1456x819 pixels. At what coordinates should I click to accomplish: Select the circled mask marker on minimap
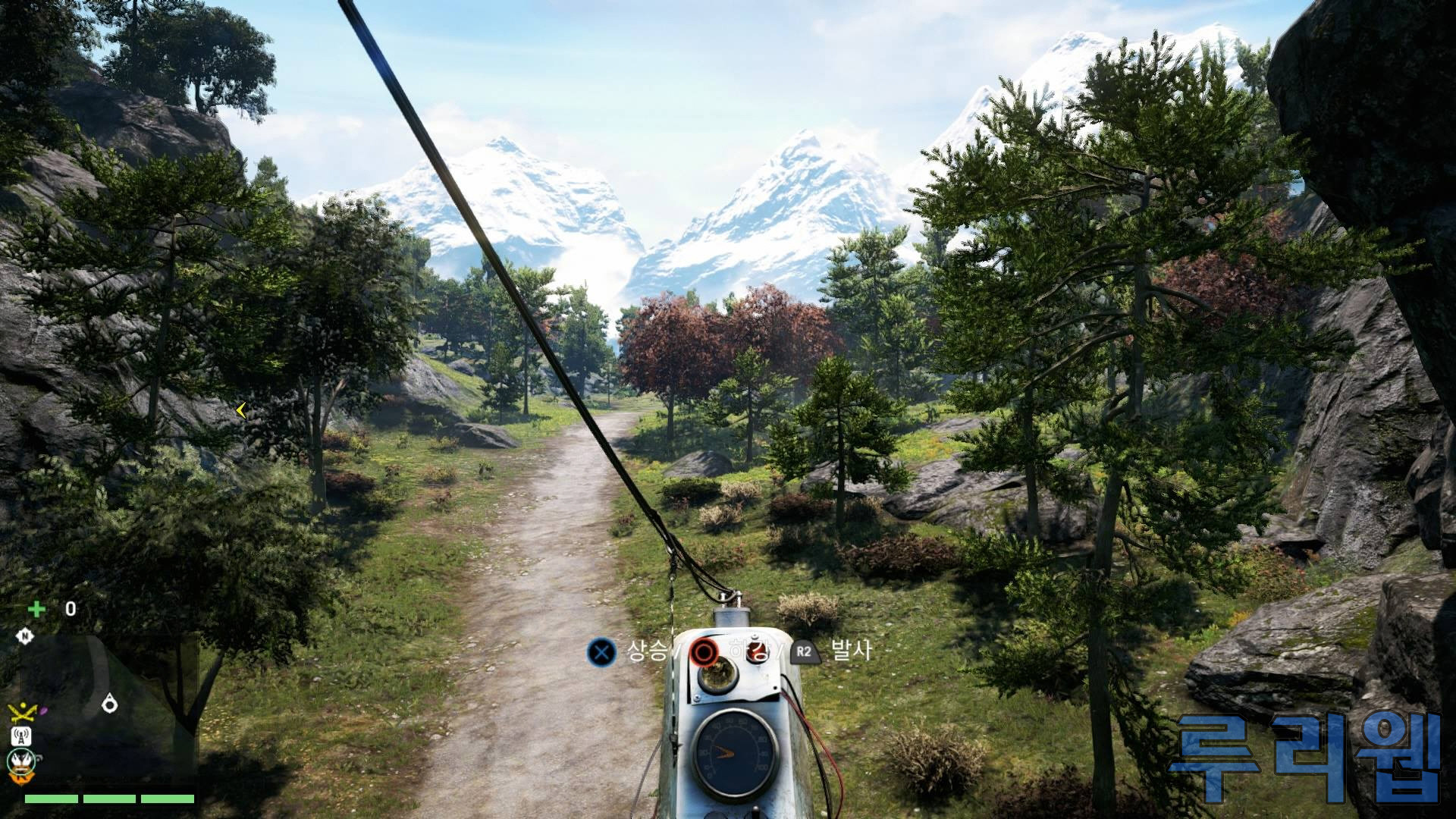tap(20, 761)
